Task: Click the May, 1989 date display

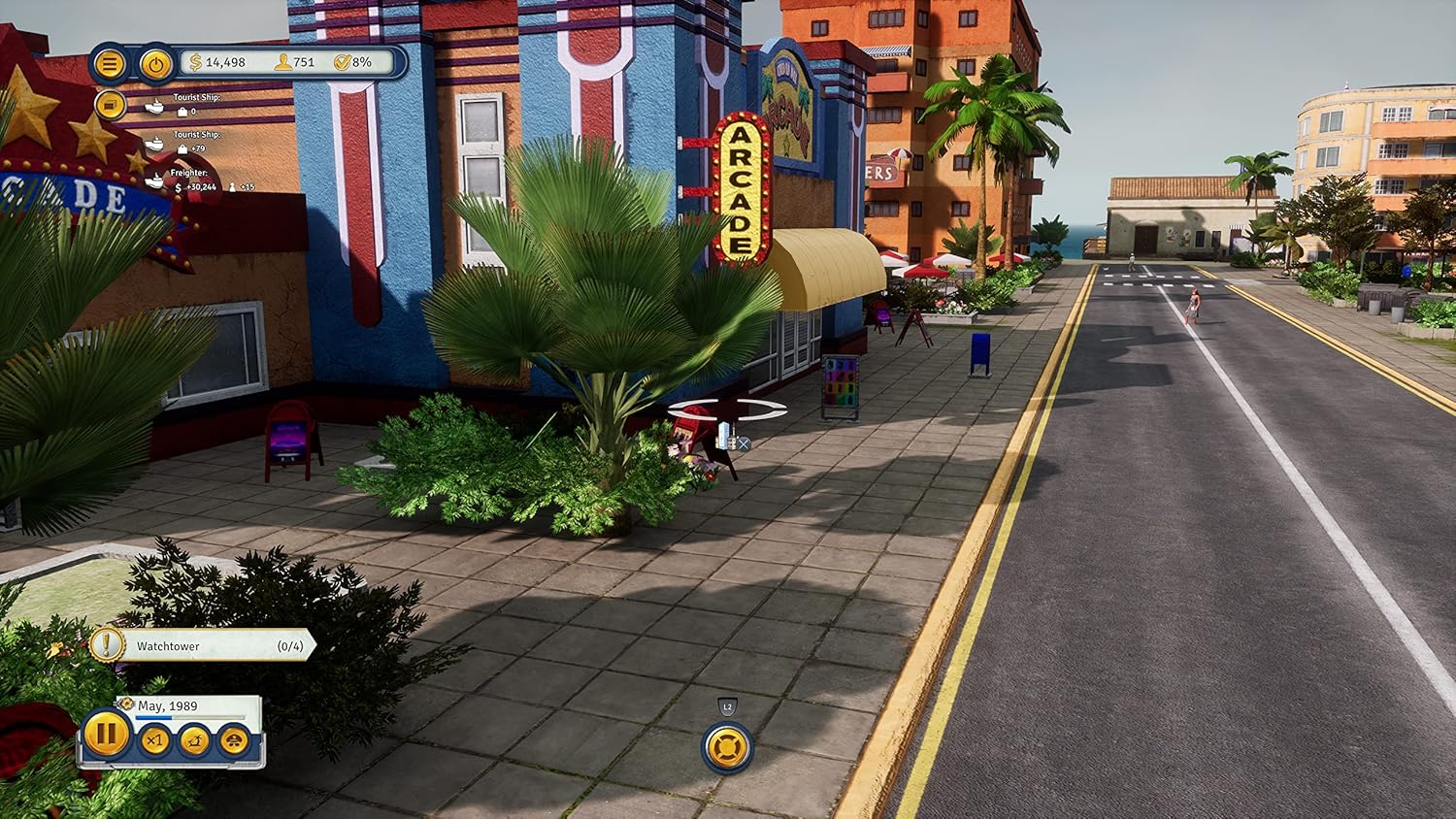Action: point(168,706)
